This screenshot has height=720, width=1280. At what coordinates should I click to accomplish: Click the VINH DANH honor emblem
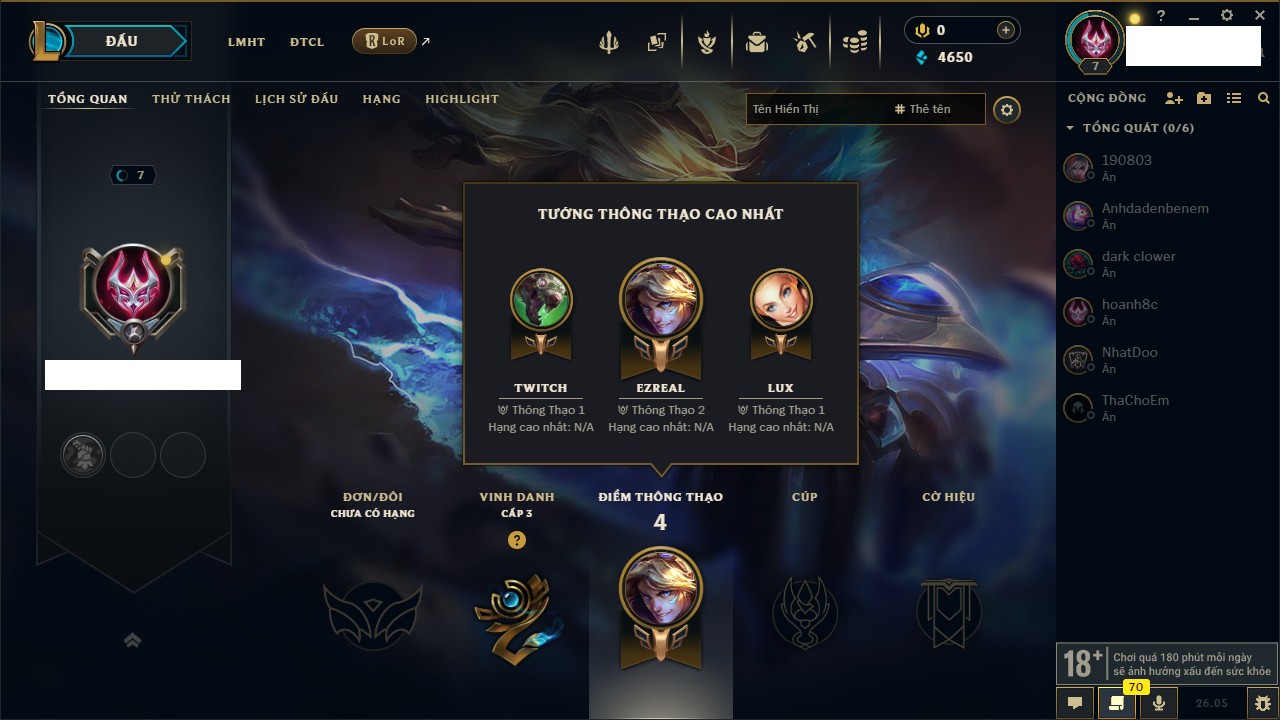click(x=516, y=612)
